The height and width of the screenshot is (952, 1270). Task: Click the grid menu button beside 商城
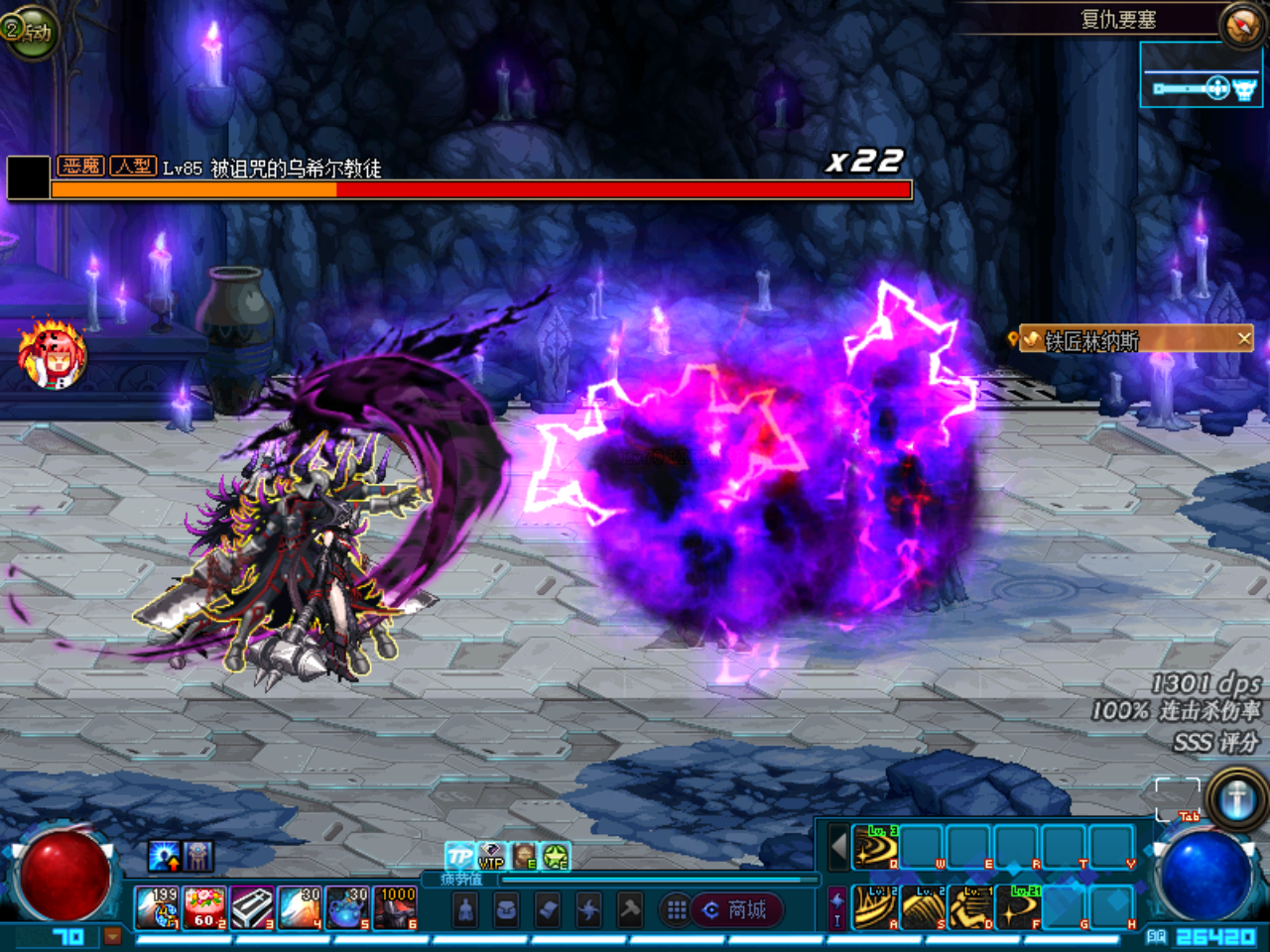676,910
